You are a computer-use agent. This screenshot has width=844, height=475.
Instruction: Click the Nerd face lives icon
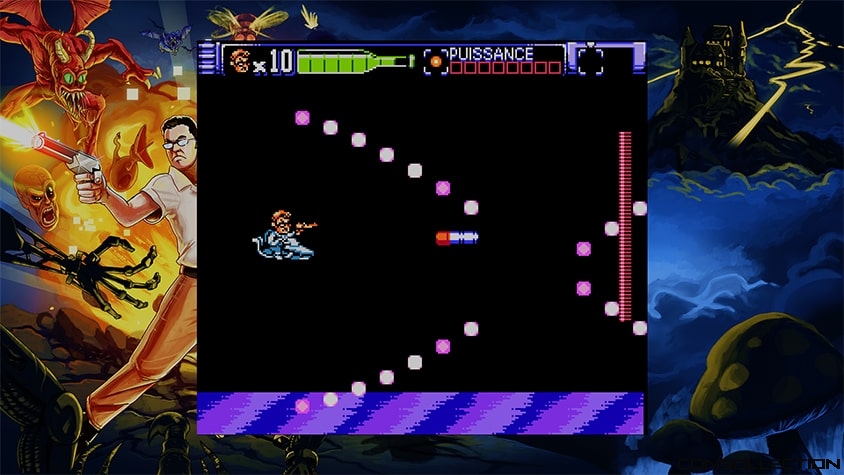pyautogui.click(x=240, y=61)
